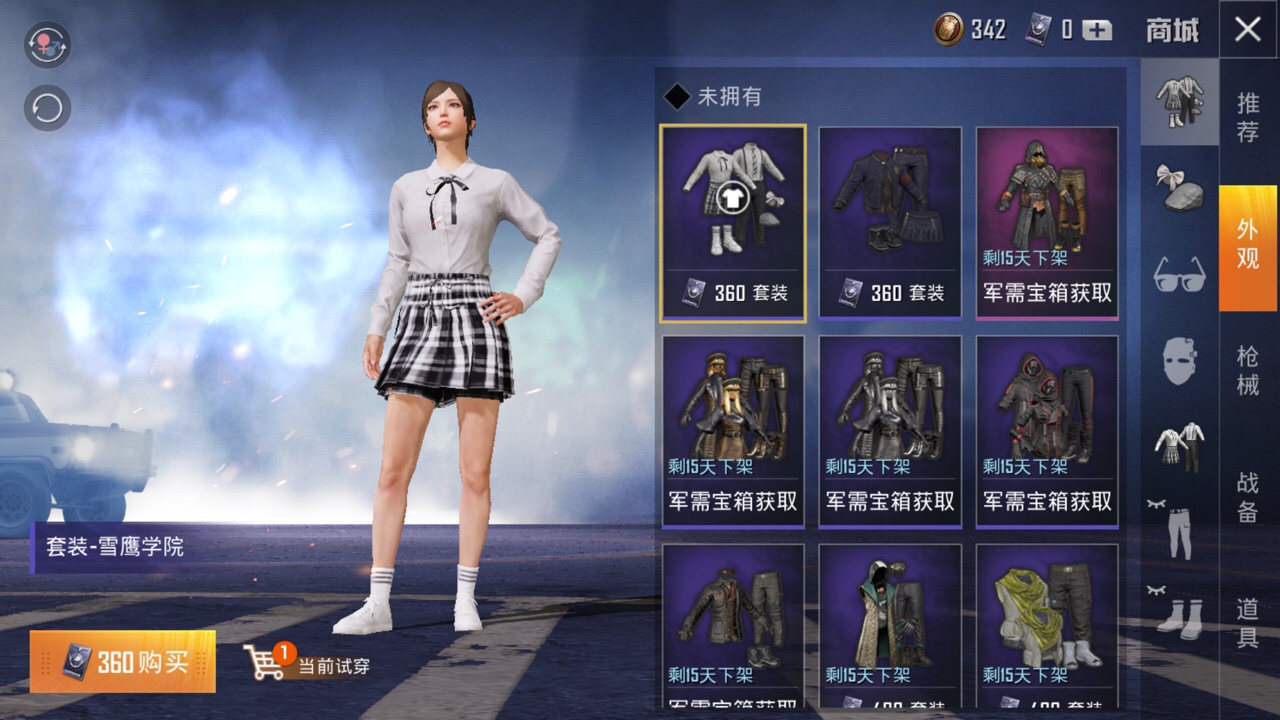Select the brown leather jacket outfit
This screenshot has width=1280, height=720.
tap(733, 625)
